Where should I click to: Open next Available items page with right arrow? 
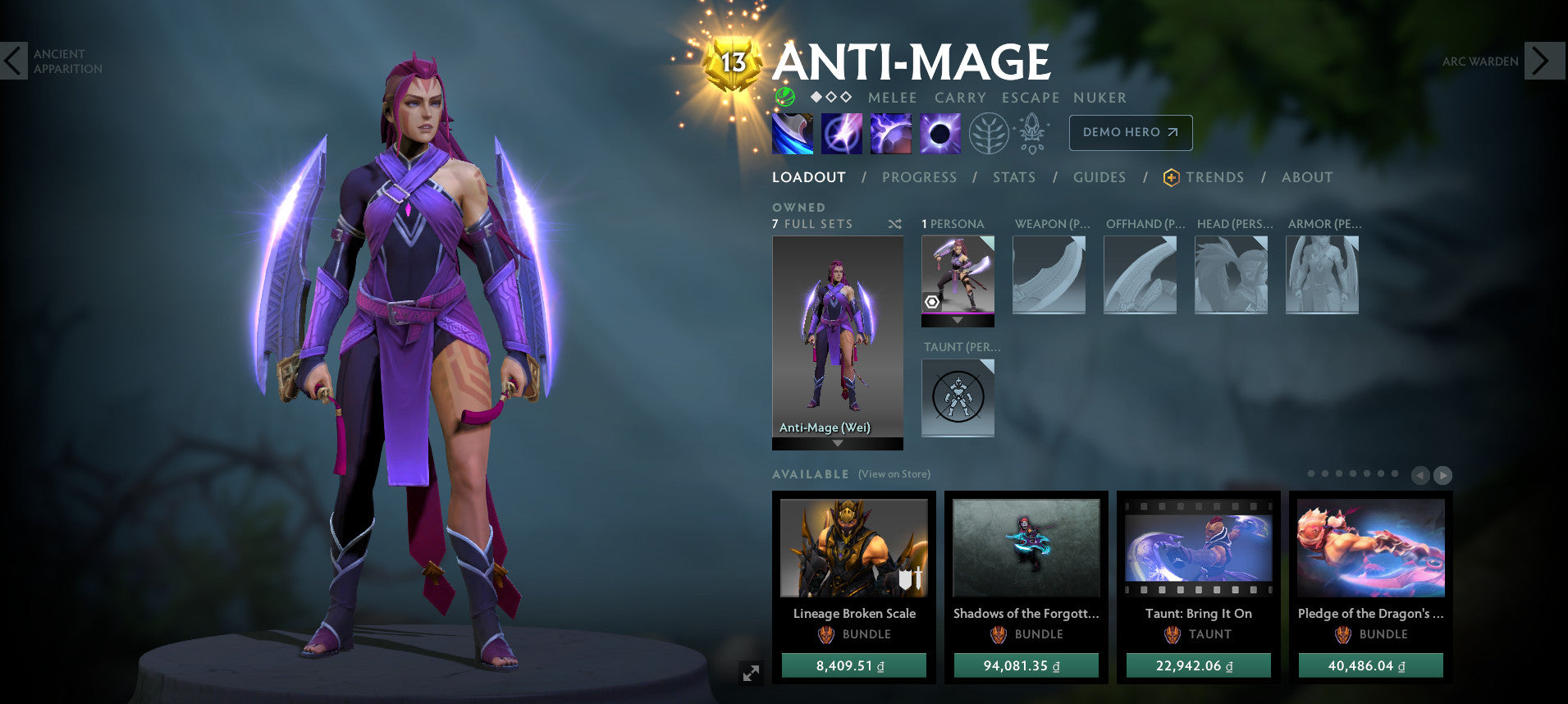click(x=1442, y=475)
